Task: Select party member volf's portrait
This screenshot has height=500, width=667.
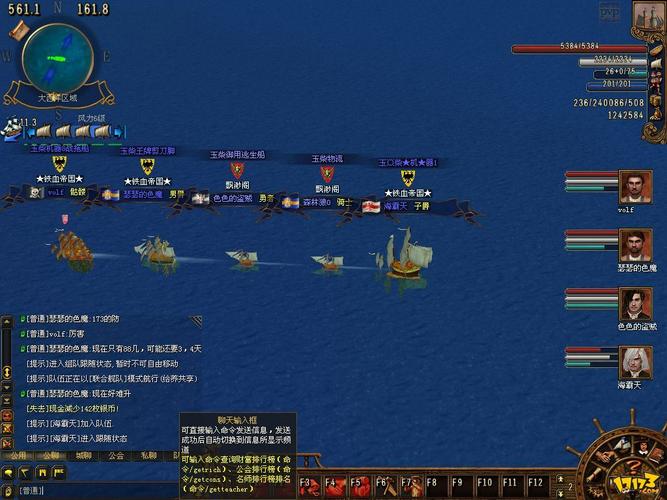Action: [x=632, y=186]
